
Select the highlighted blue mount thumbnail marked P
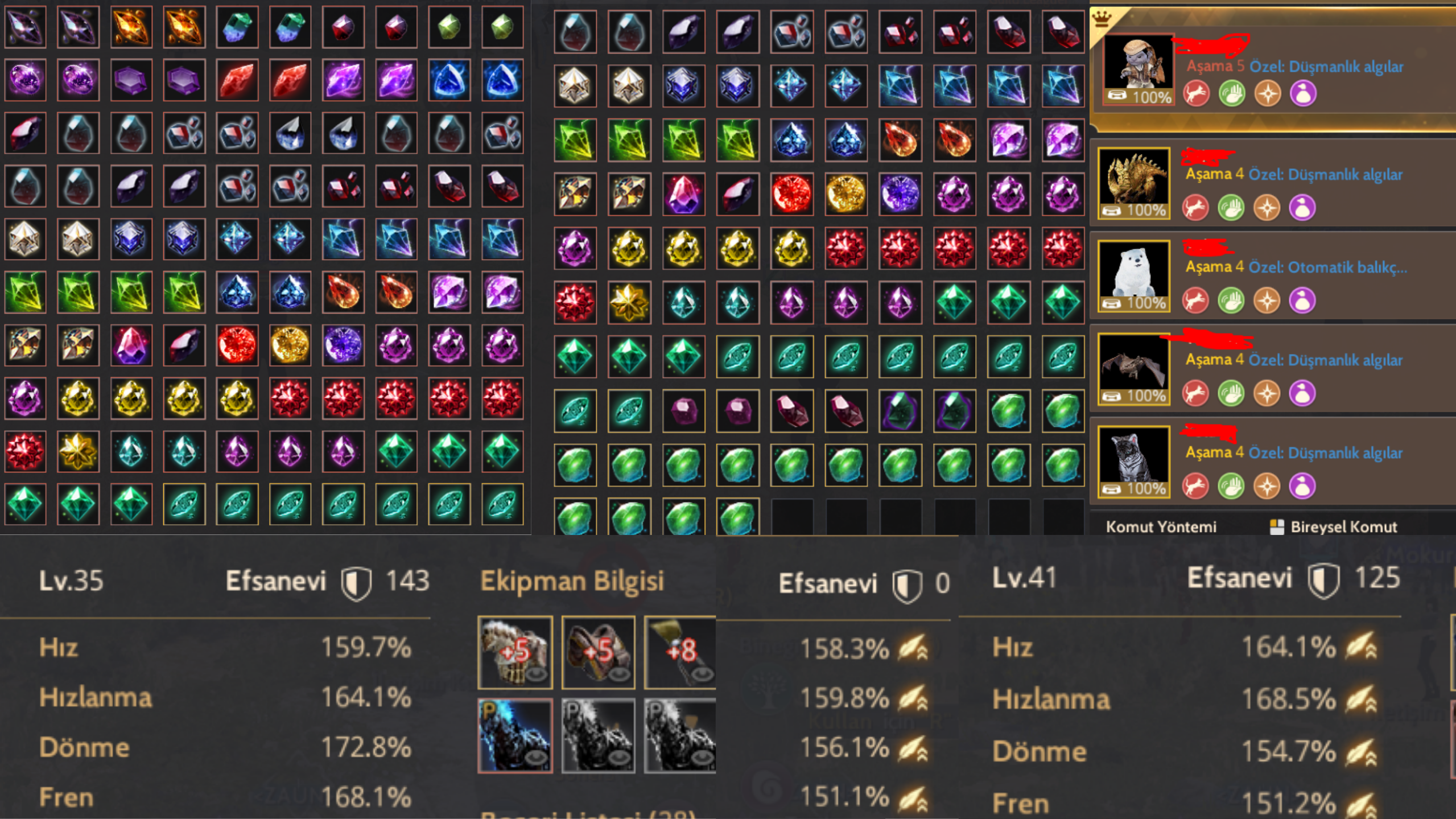(x=515, y=736)
